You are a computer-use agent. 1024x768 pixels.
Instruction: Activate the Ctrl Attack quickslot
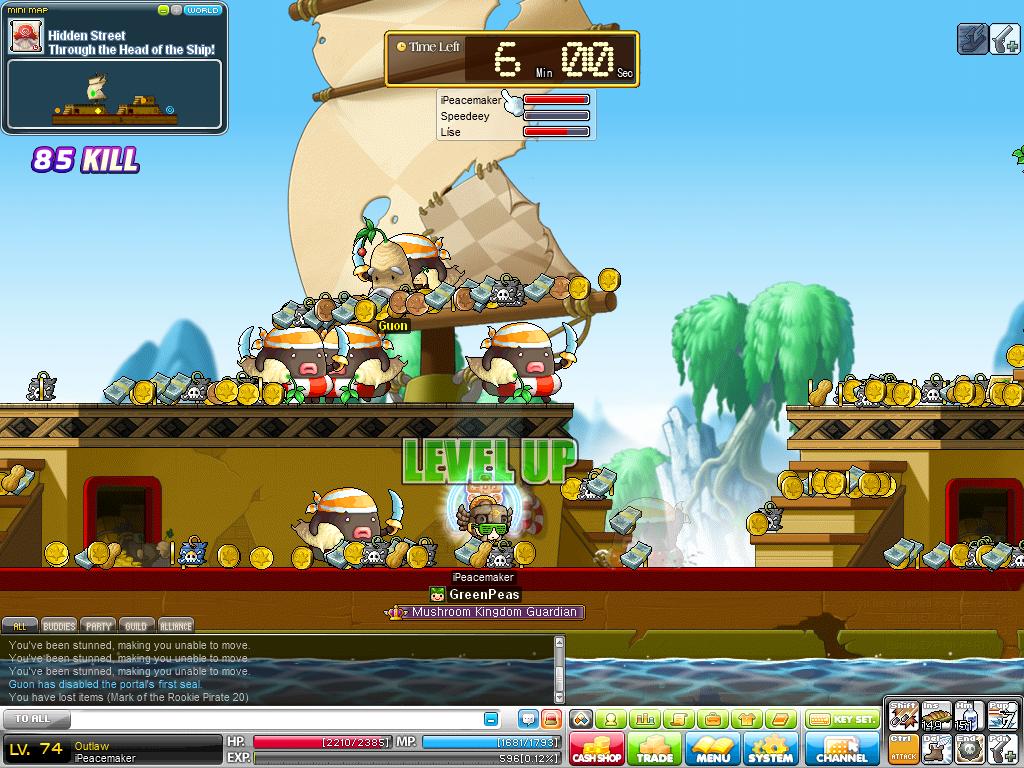click(904, 747)
